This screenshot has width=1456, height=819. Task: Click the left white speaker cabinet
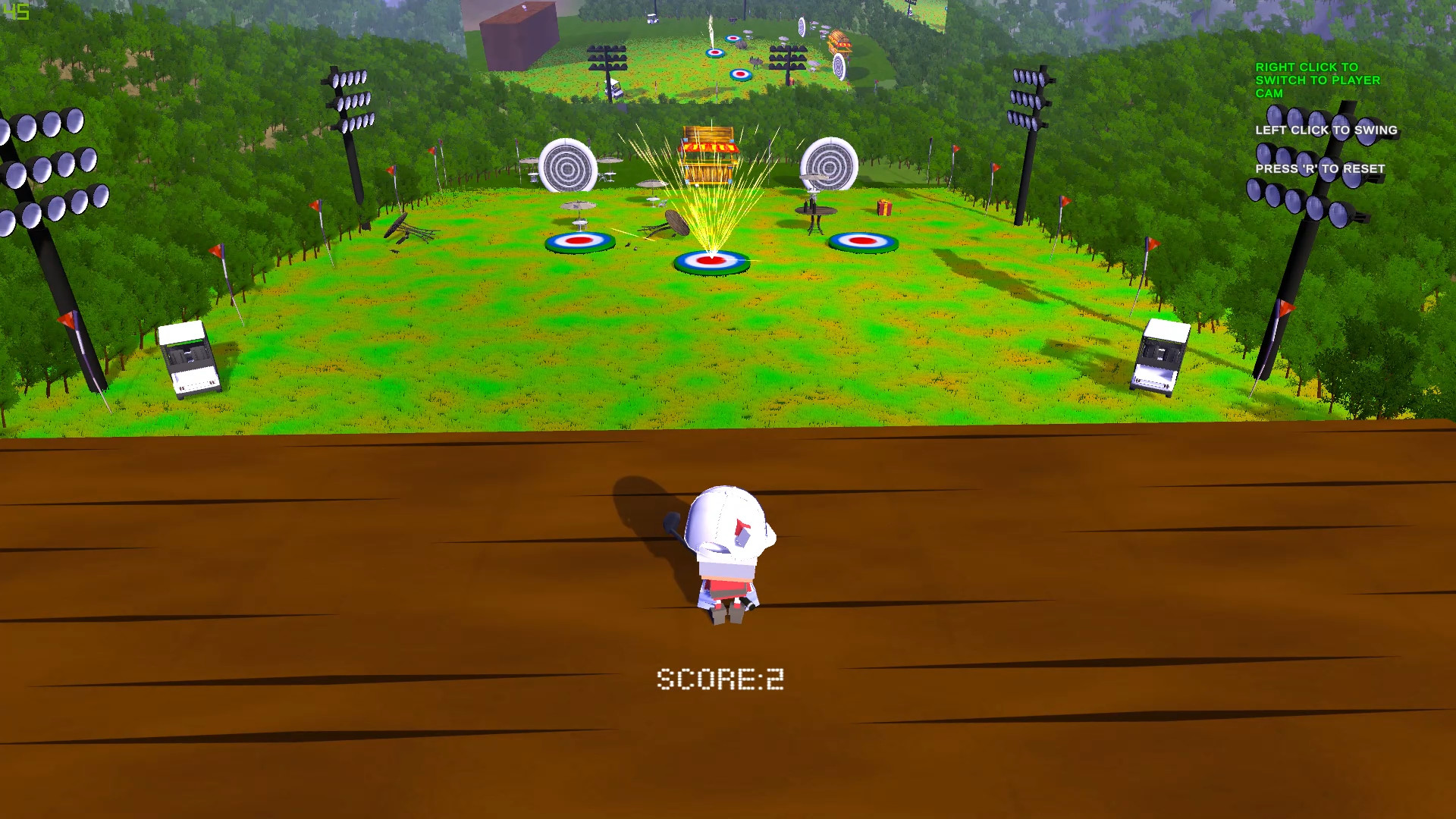(186, 360)
